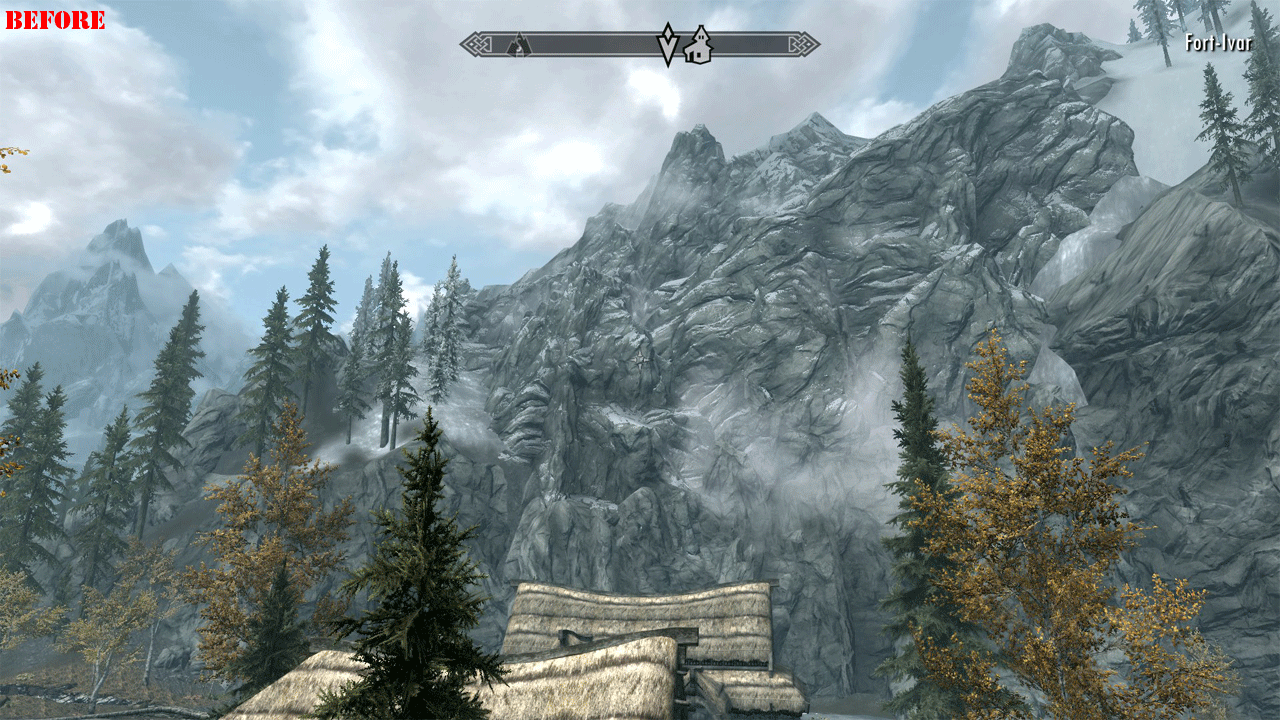Select the house location marker on the compass

698,45
